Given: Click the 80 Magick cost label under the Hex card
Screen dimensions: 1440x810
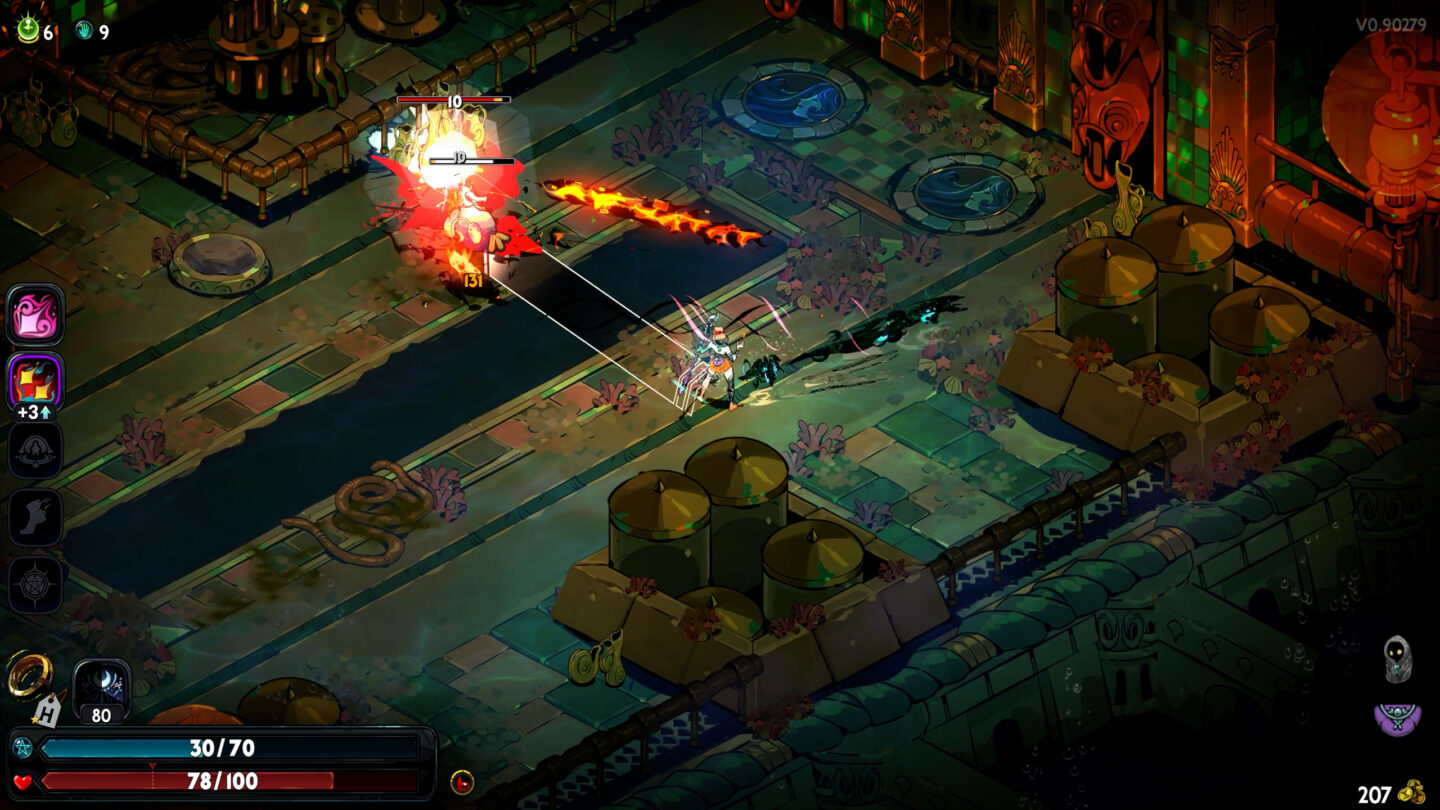Looking at the screenshot, I should pyautogui.click(x=99, y=715).
